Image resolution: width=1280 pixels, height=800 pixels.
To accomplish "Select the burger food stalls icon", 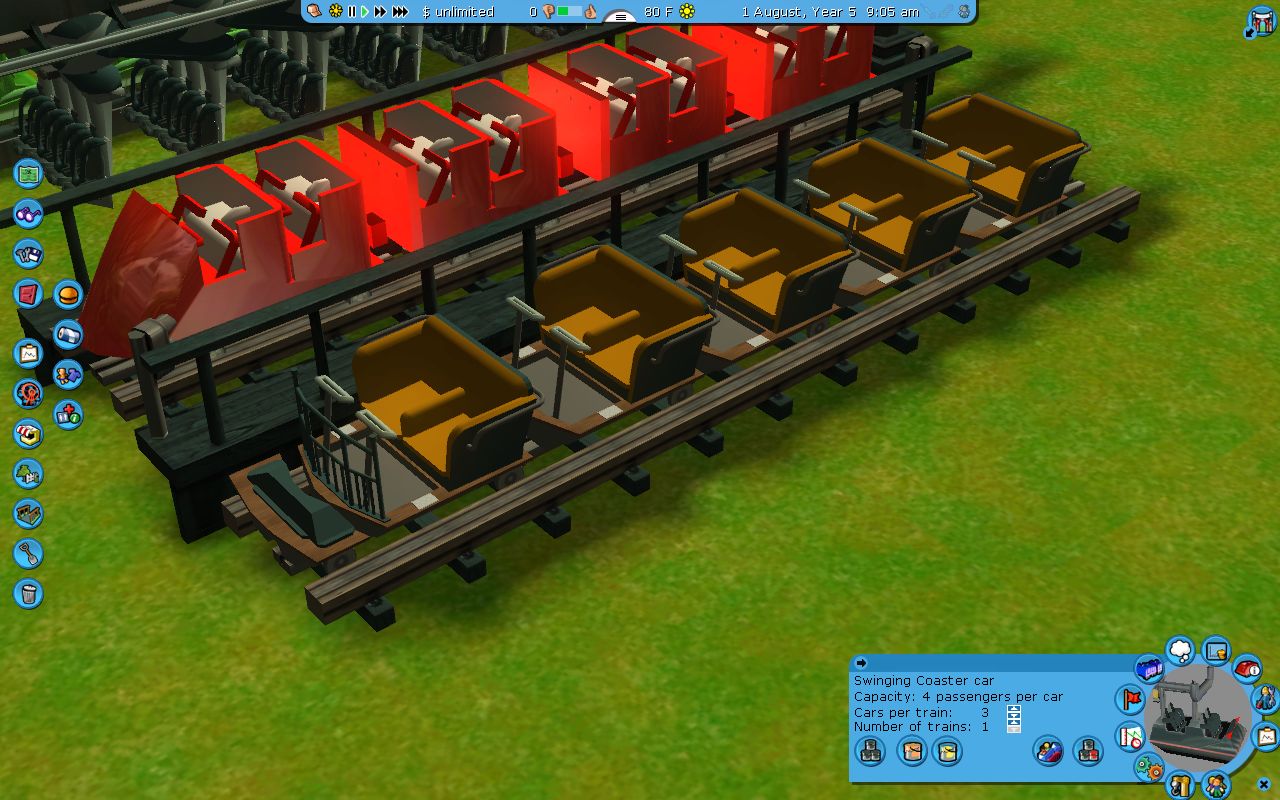I will [x=68, y=294].
